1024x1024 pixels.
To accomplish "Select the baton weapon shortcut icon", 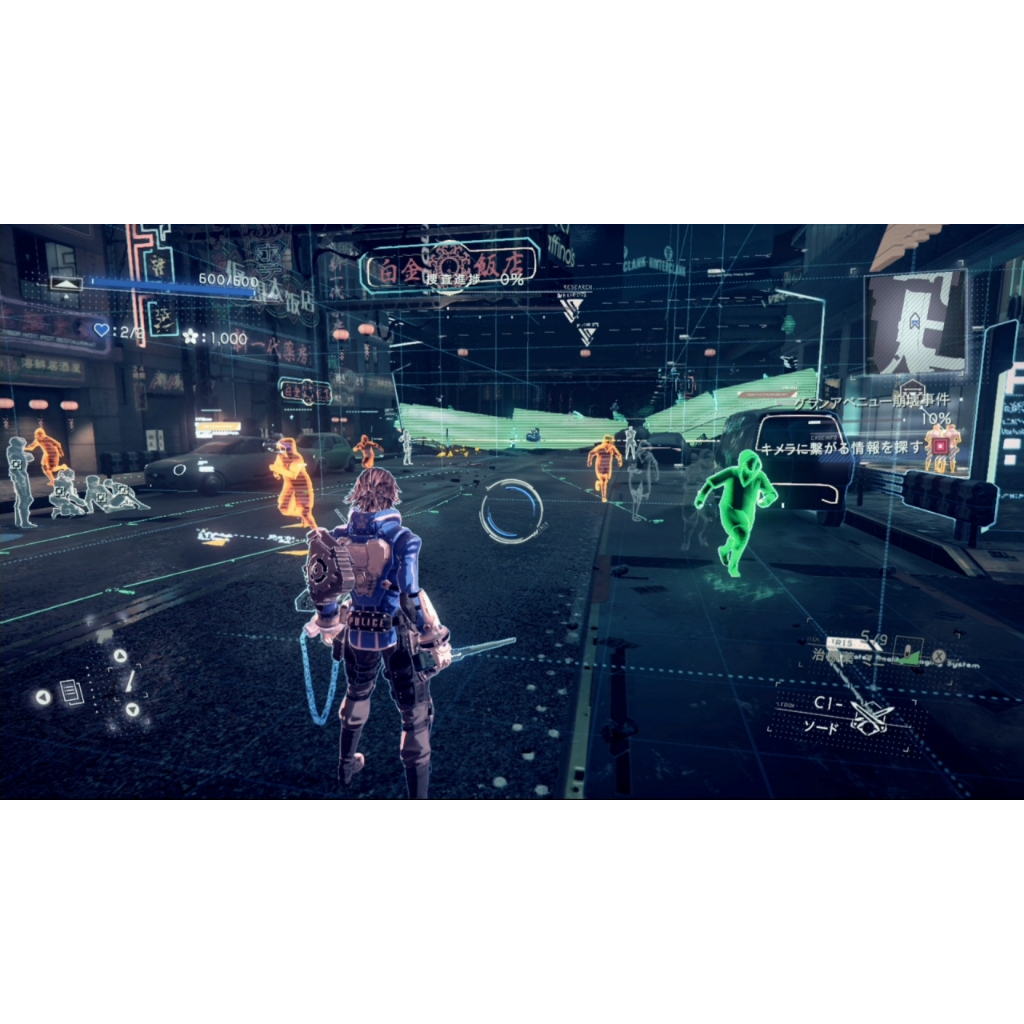I will pyautogui.click(x=130, y=681).
